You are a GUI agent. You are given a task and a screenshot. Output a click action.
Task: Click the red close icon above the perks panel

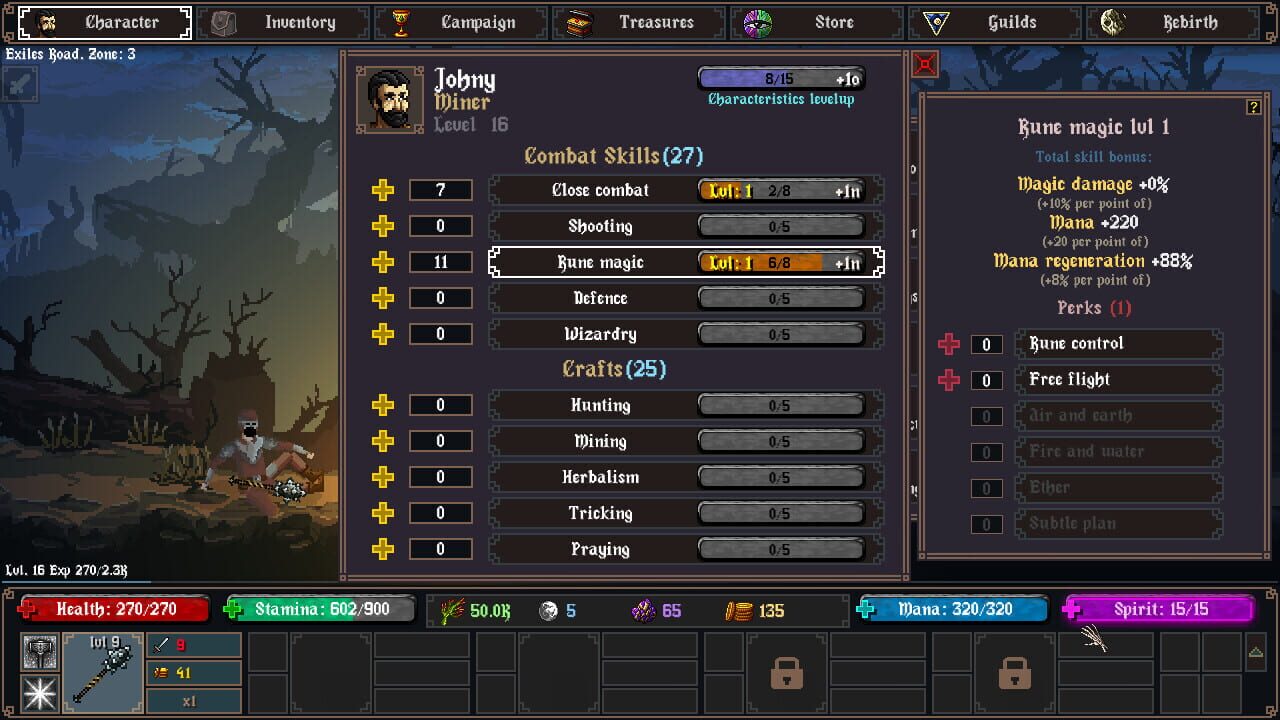point(925,63)
